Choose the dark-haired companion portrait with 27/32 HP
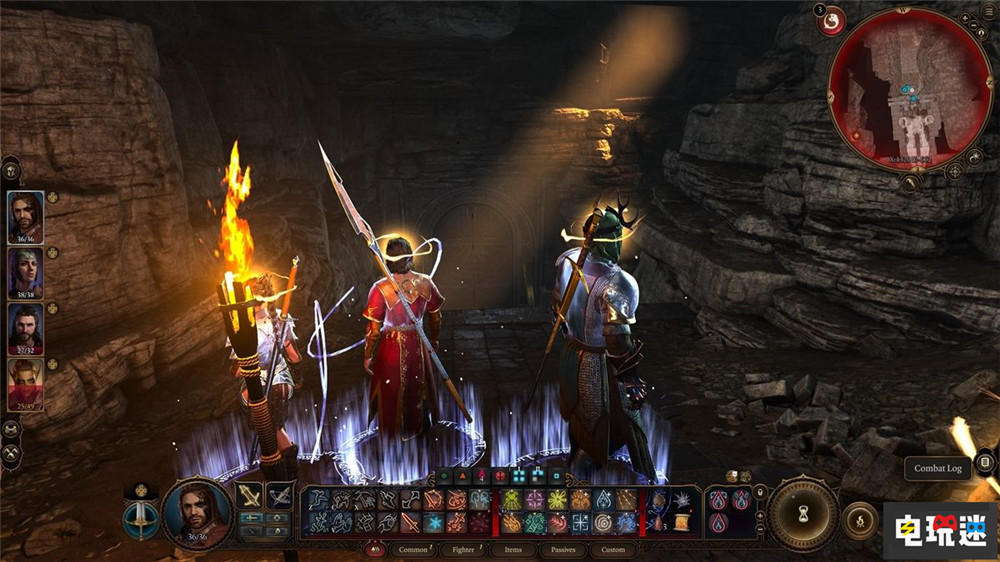This screenshot has width=1000, height=562. click(x=26, y=327)
